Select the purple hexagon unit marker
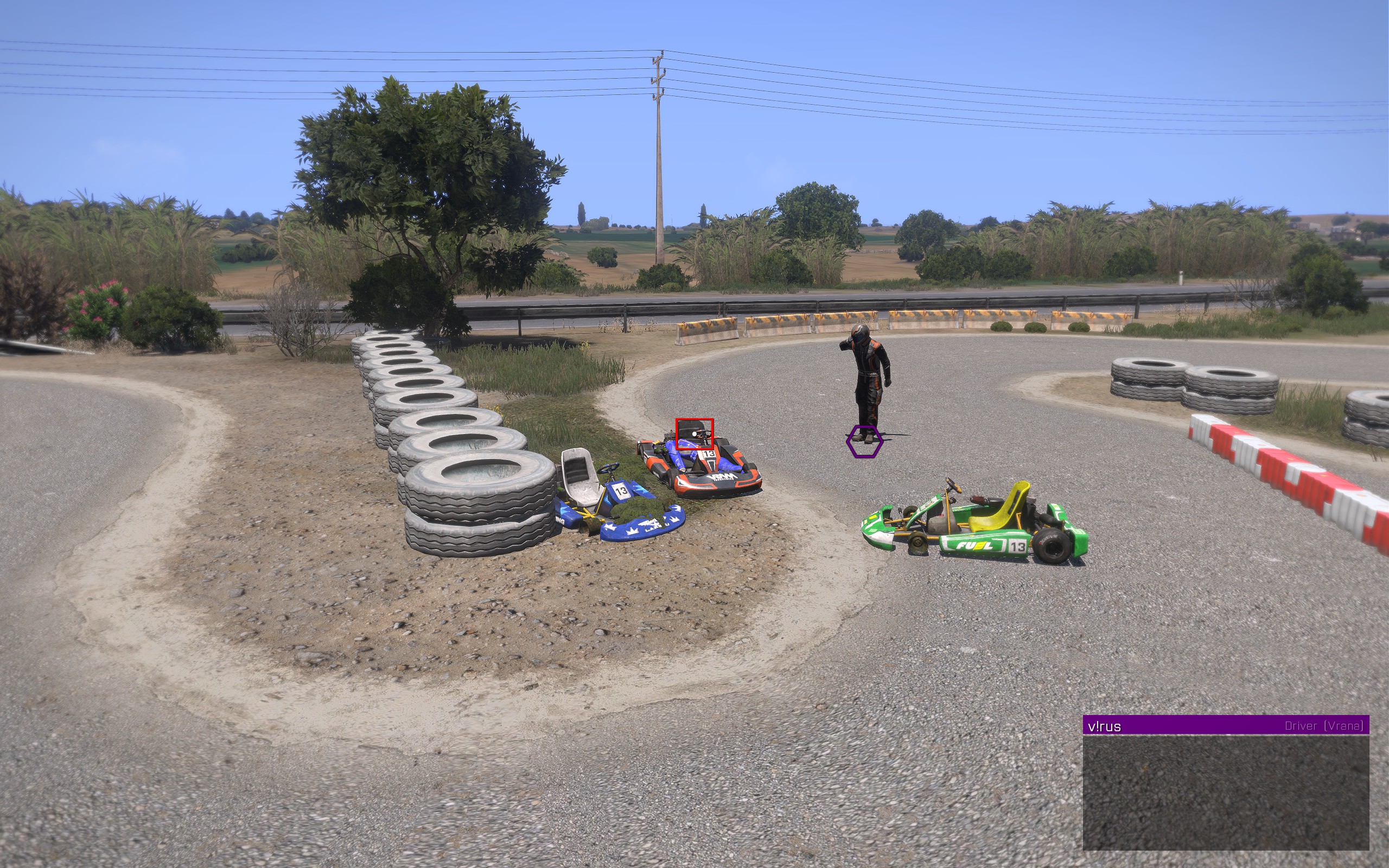The width and height of the screenshot is (1389, 868). [x=864, y=442]
